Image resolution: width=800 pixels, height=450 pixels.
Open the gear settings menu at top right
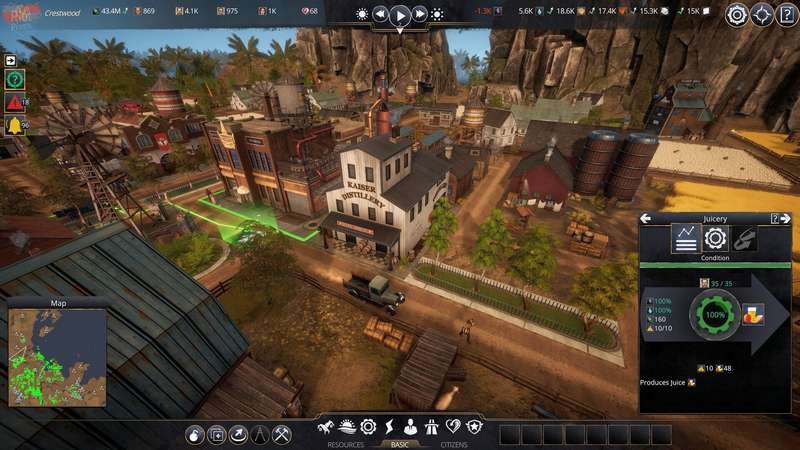[x=737, y=15]
